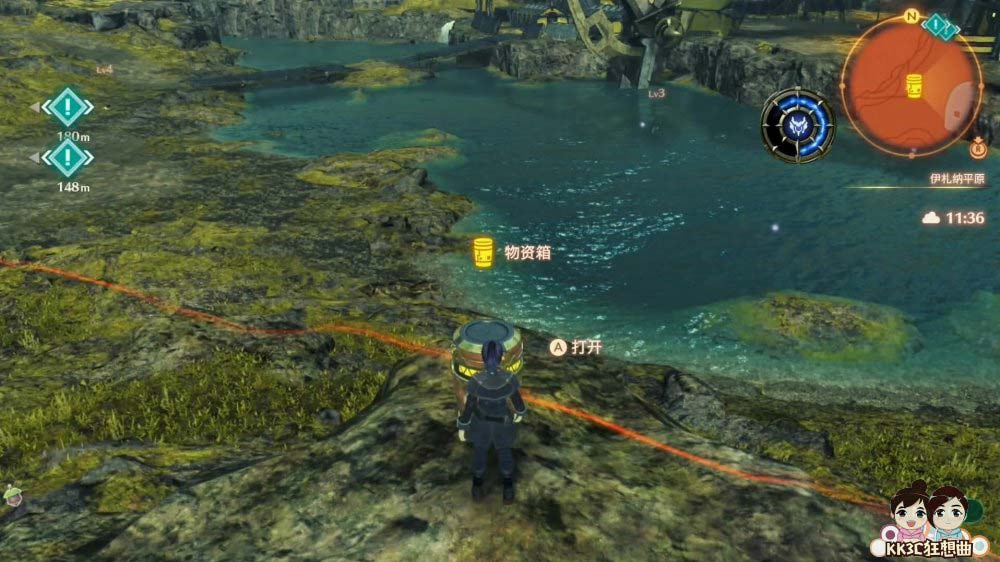Select the yellow container marker on the minimap
This screenshot has width=1000, height=562.
(912, 85)
